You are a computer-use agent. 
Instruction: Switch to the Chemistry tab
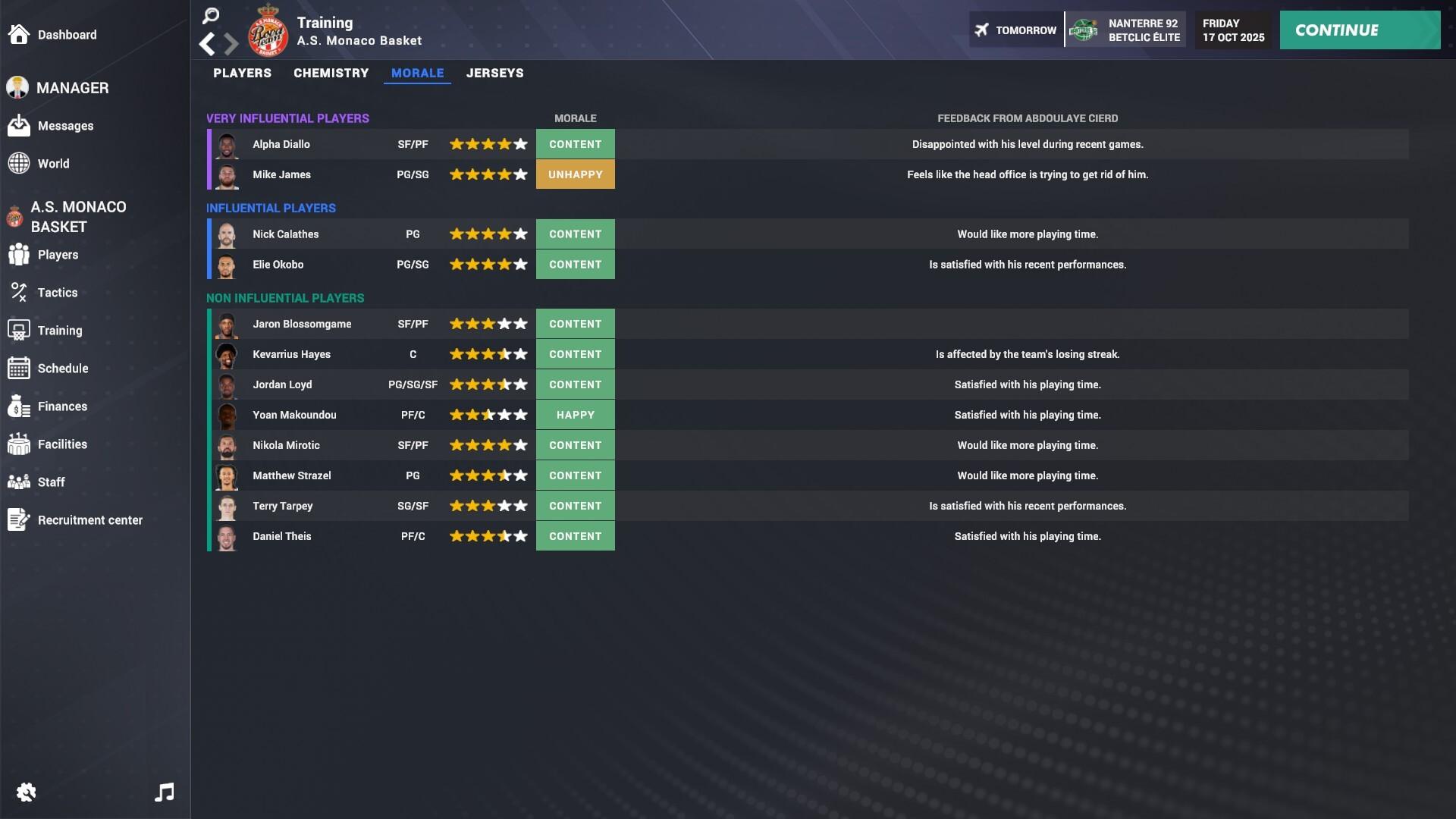click(x=331, y=73)
